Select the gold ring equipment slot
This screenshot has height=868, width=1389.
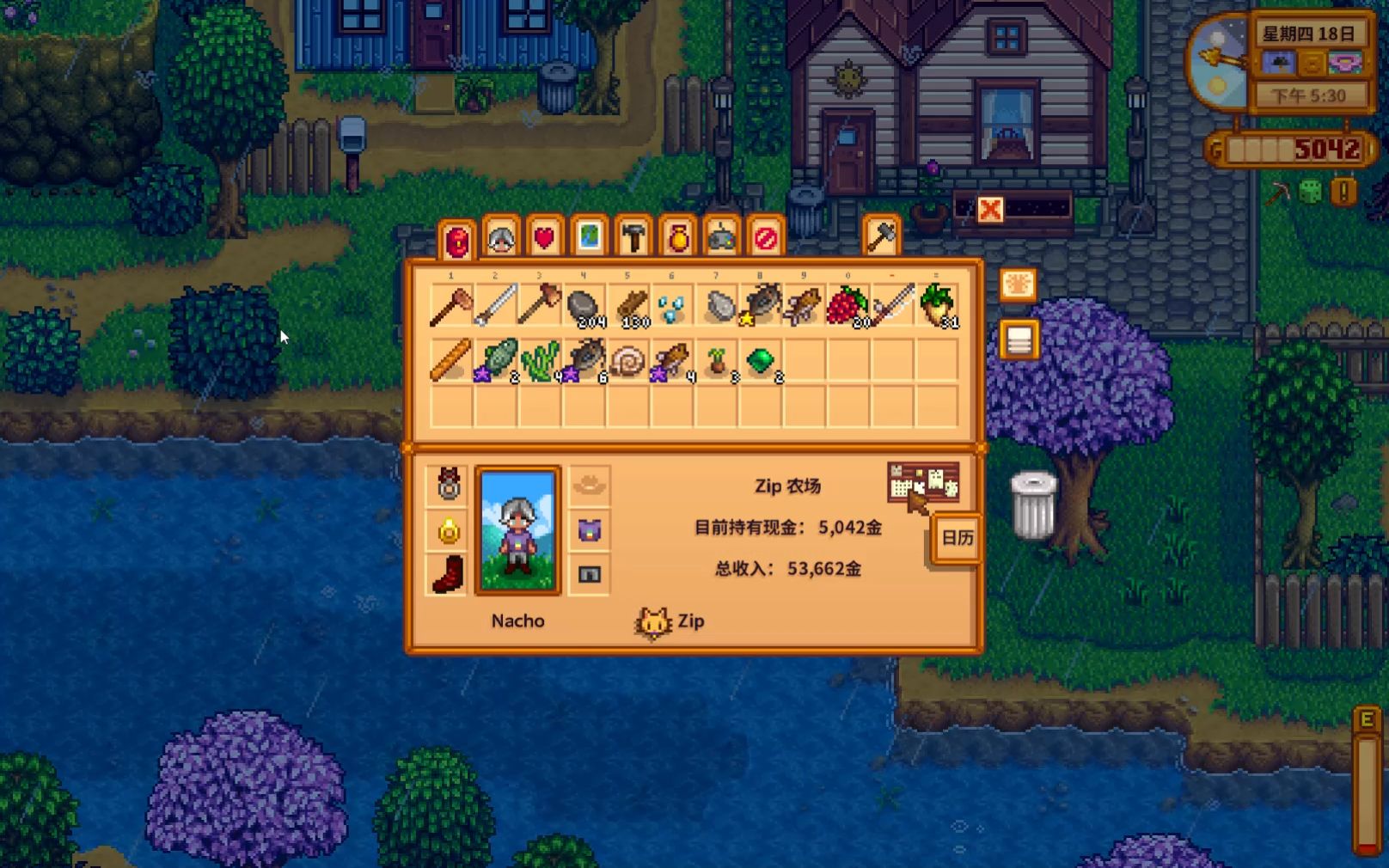(449, 530)
